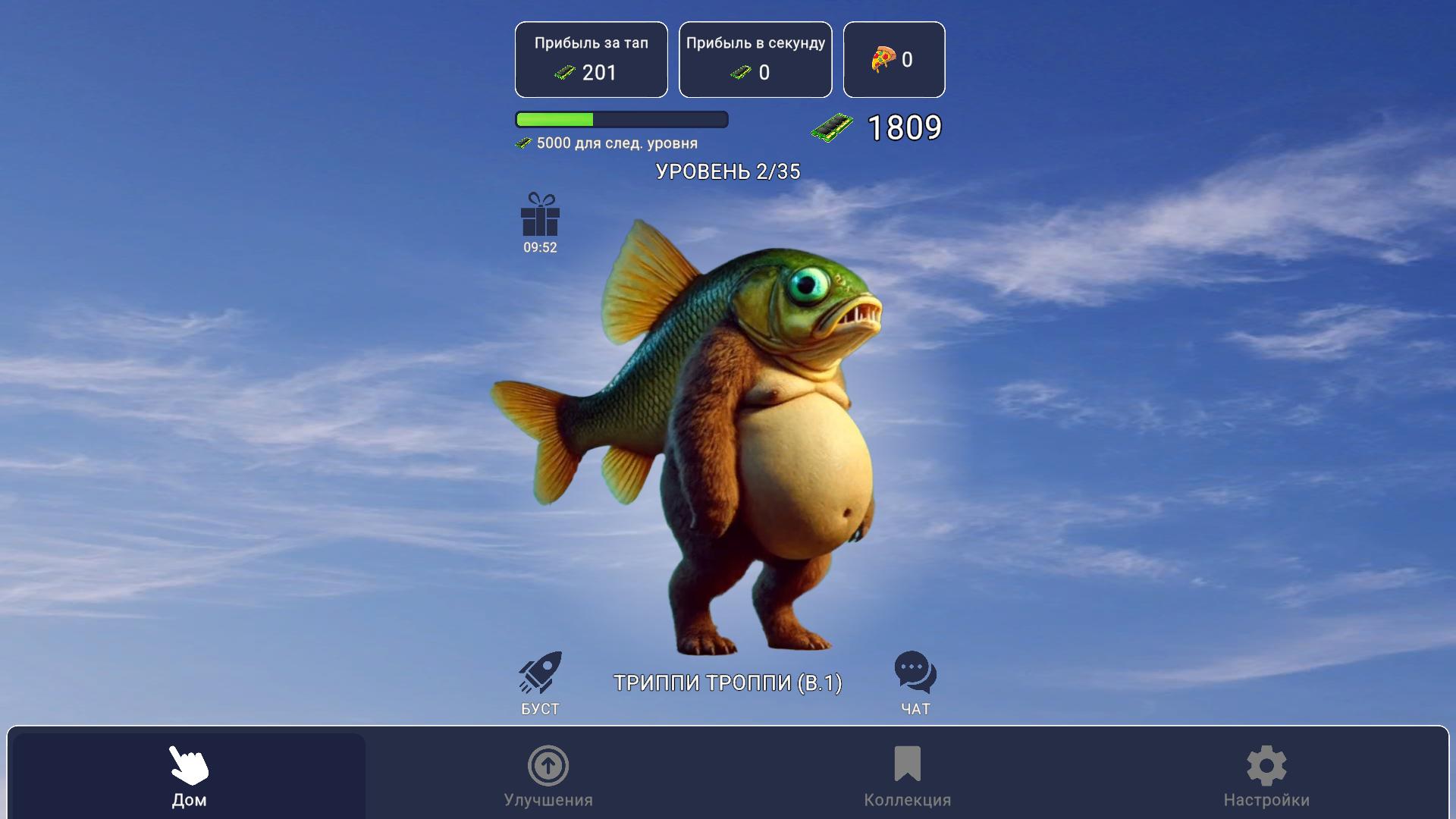The height and width of the screenshot is (819, 1456).
Task: Click the small chip icon near 5000 для след. уровня
Action: pyautogui.click(x=523, y=143)
